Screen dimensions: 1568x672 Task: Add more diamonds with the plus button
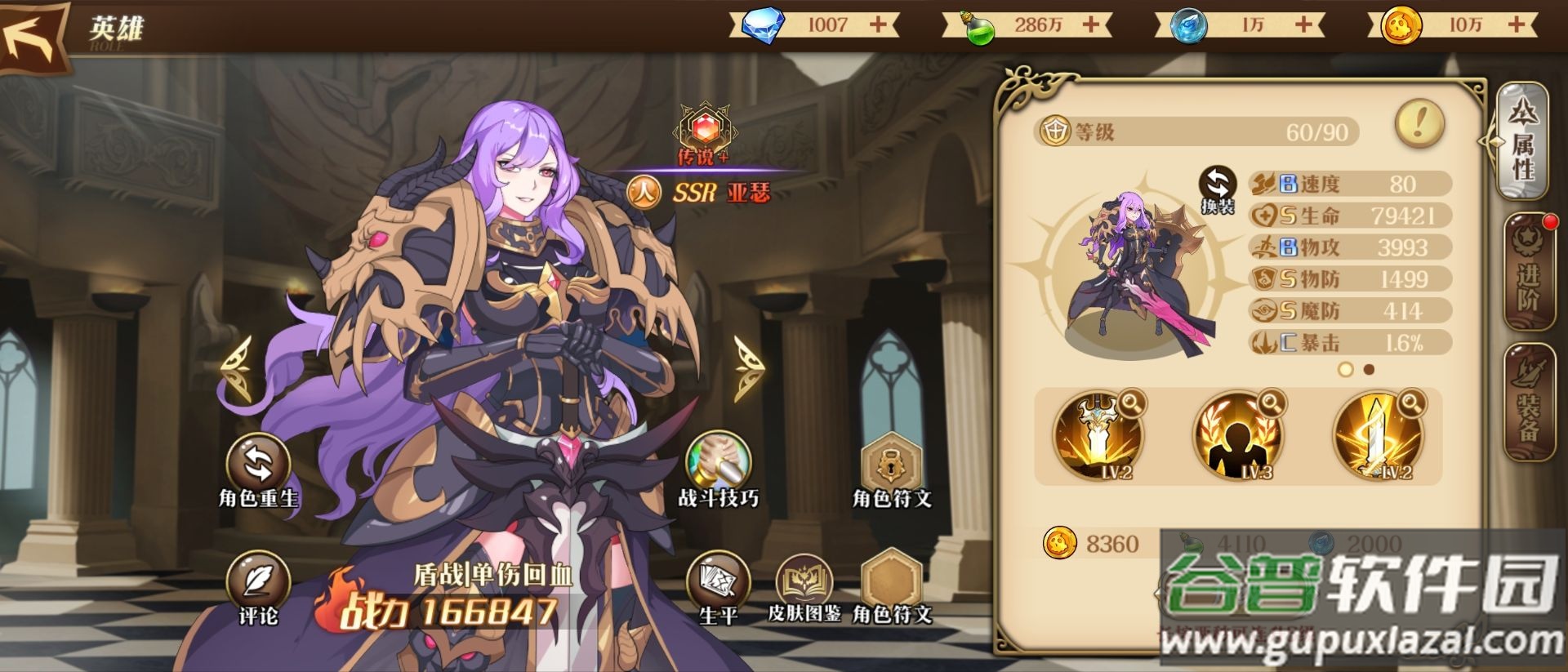click(x=879, y=24)
